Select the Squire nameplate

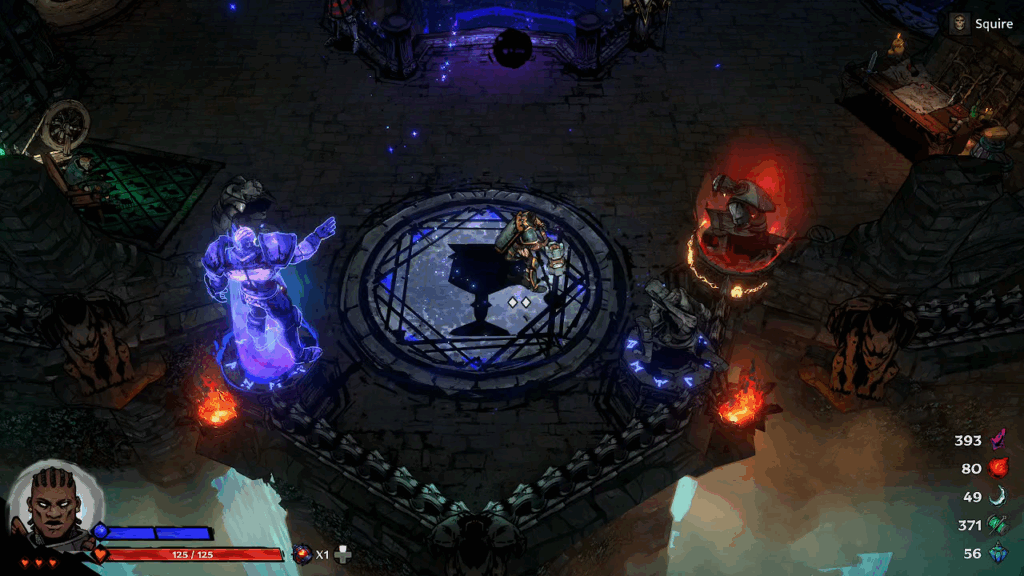982,24
